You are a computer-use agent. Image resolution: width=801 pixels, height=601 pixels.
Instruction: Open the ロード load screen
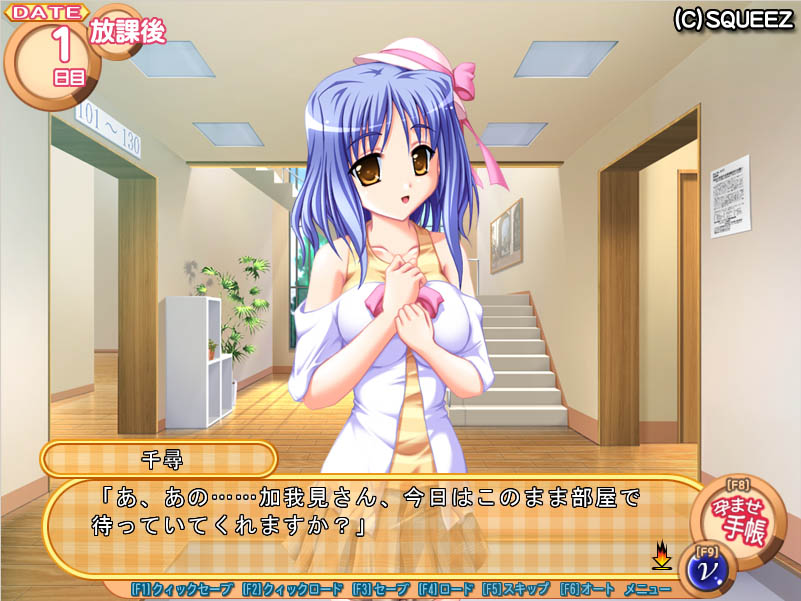coord(445,590)
